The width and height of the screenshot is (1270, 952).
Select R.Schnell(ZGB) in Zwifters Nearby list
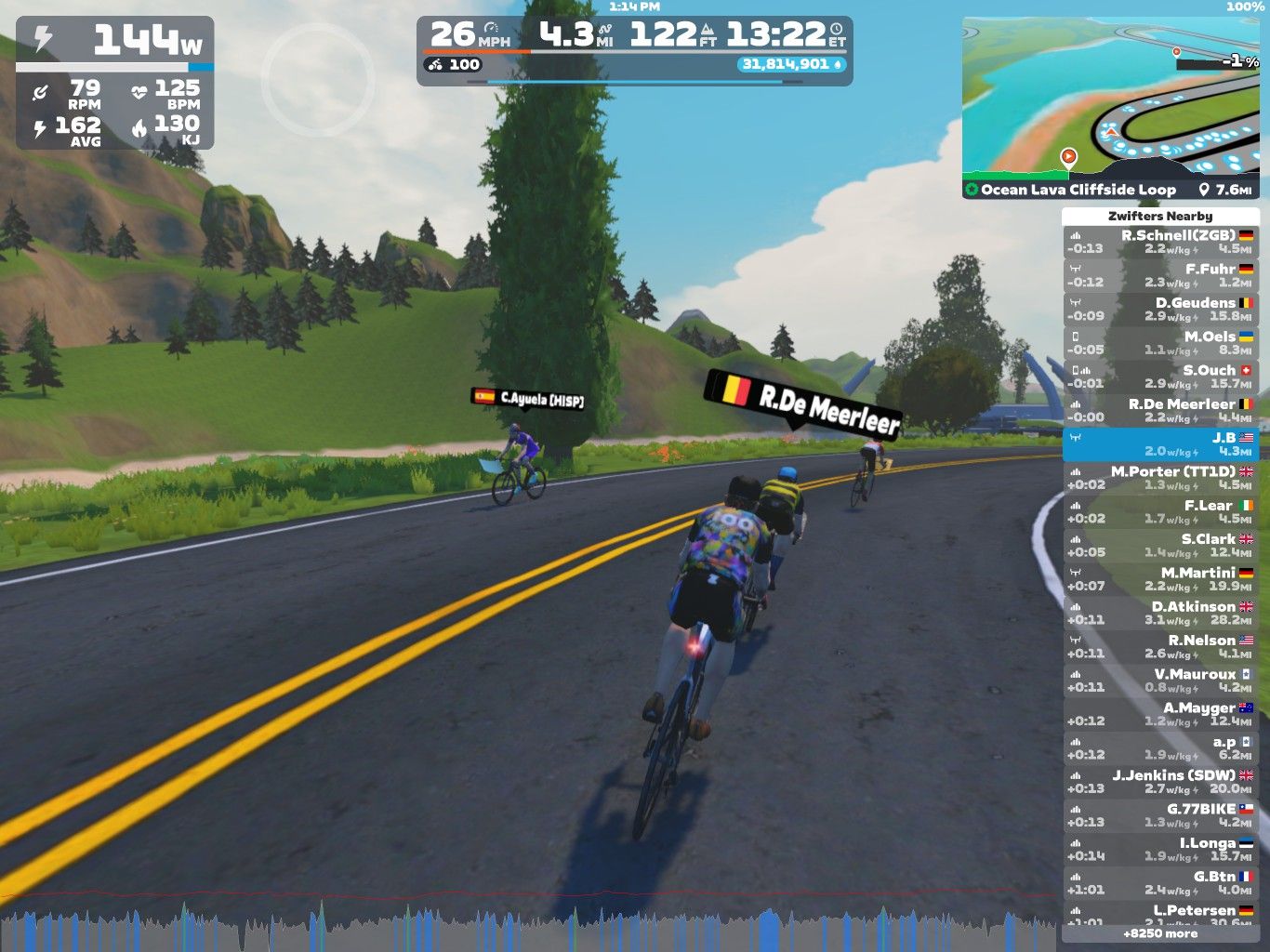tap(1160, 242)
